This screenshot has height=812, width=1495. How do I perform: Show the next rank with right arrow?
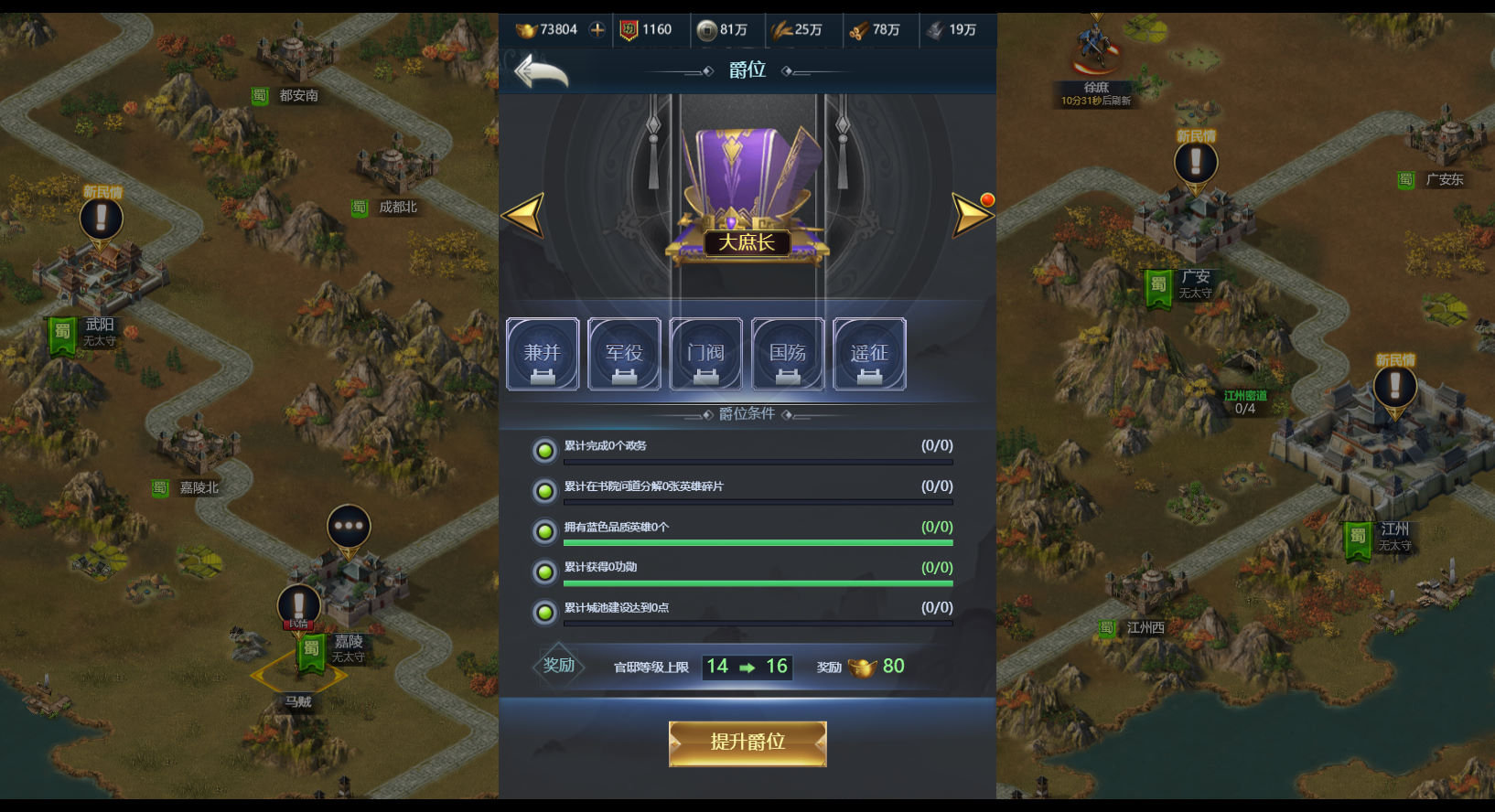971,216
